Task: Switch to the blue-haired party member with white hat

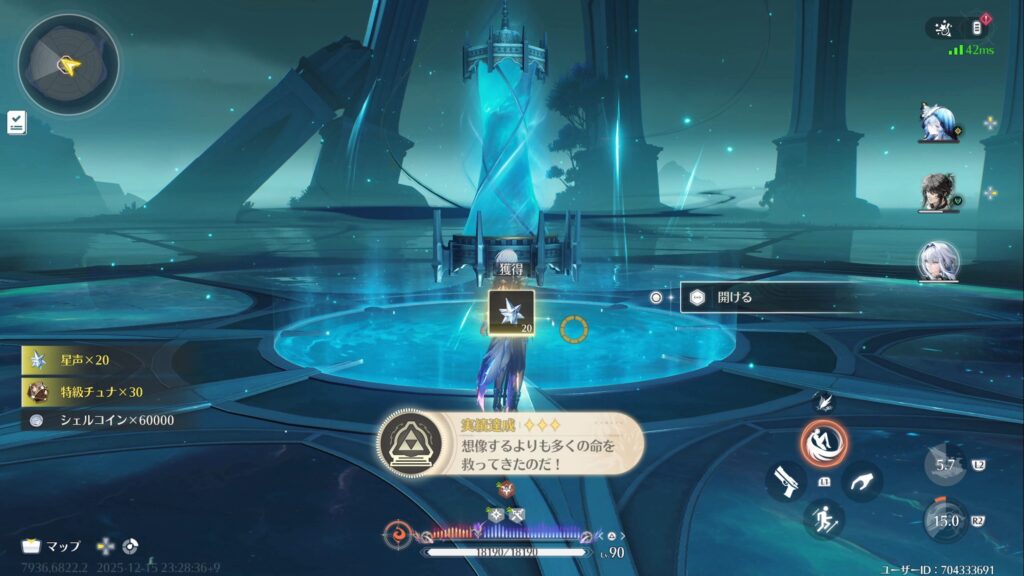Action: 938,122
